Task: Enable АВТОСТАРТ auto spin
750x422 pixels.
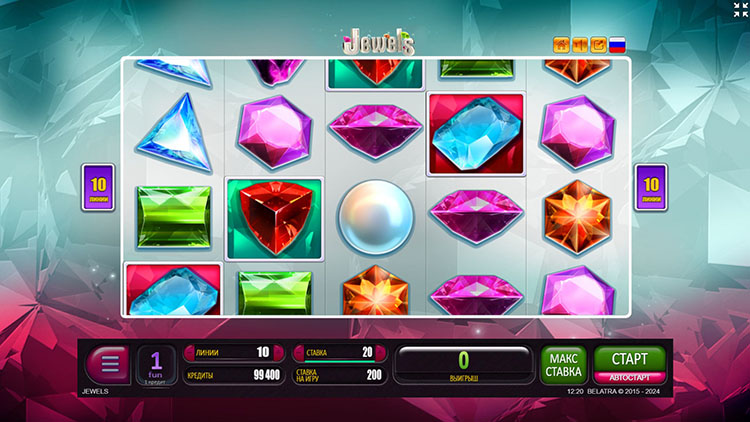Action: (x=629, y=377)
